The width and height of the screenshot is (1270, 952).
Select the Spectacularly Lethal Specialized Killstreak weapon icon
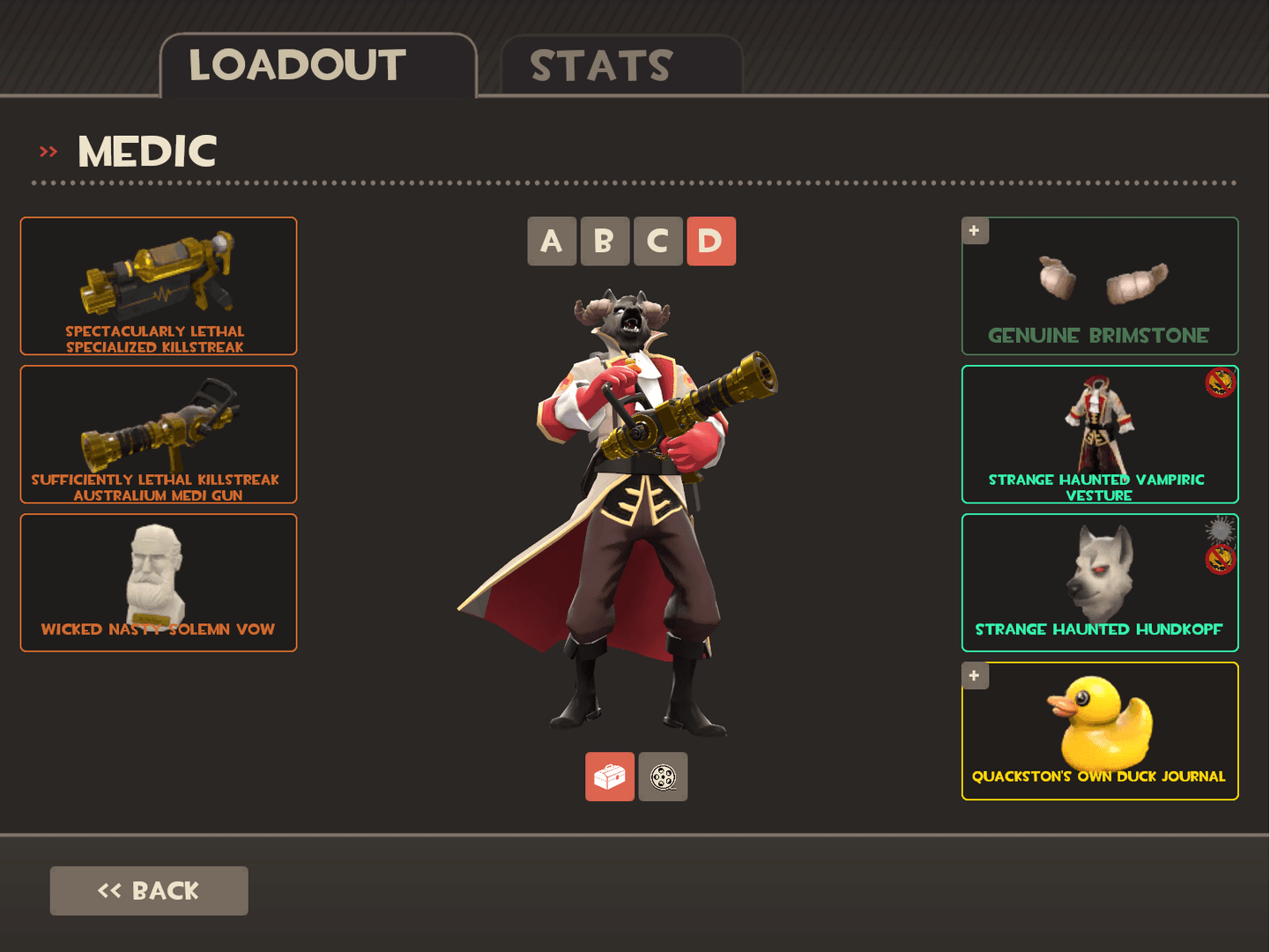point(158,286)
